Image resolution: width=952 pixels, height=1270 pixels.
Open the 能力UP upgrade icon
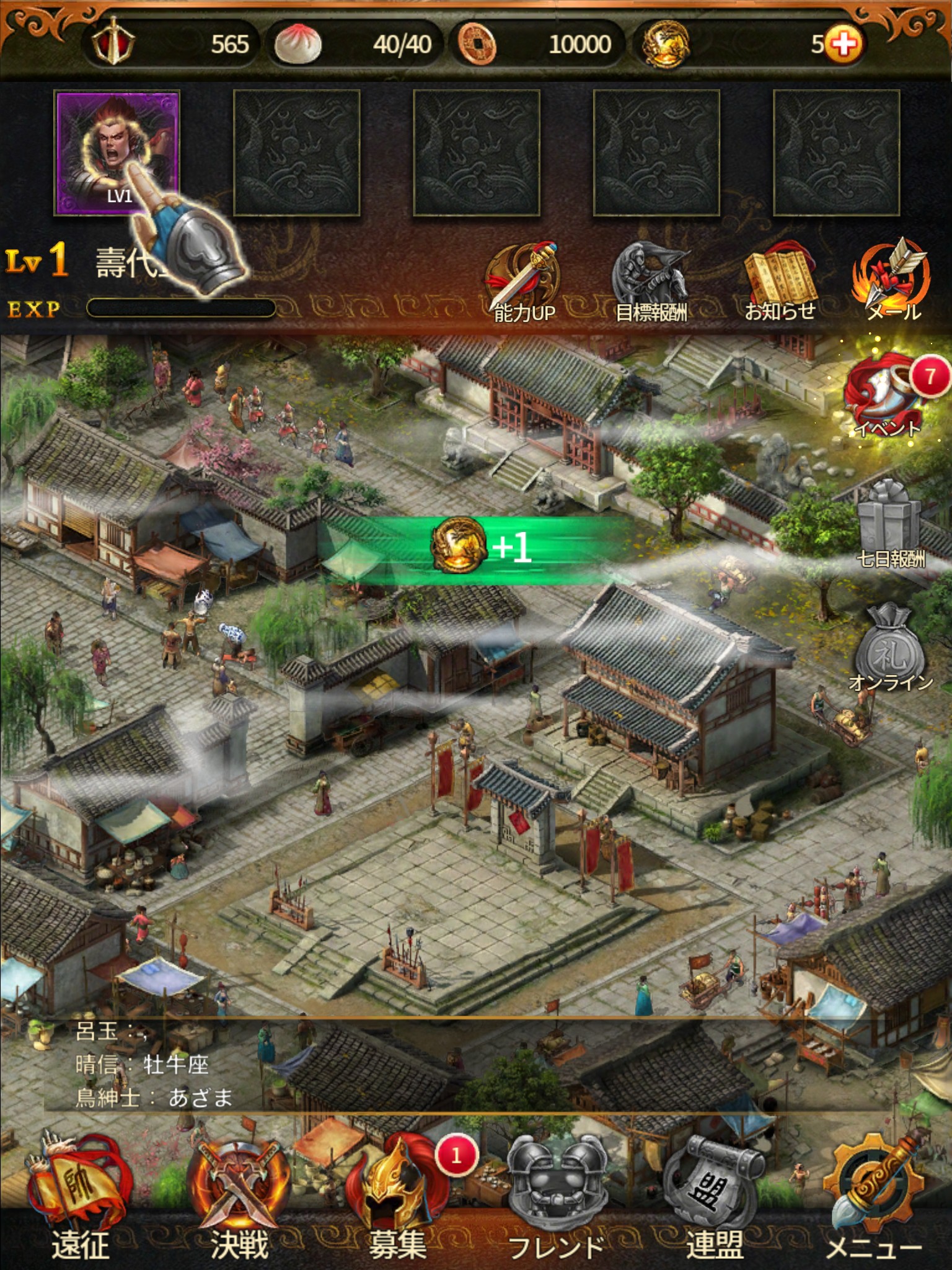pos(524,283)
